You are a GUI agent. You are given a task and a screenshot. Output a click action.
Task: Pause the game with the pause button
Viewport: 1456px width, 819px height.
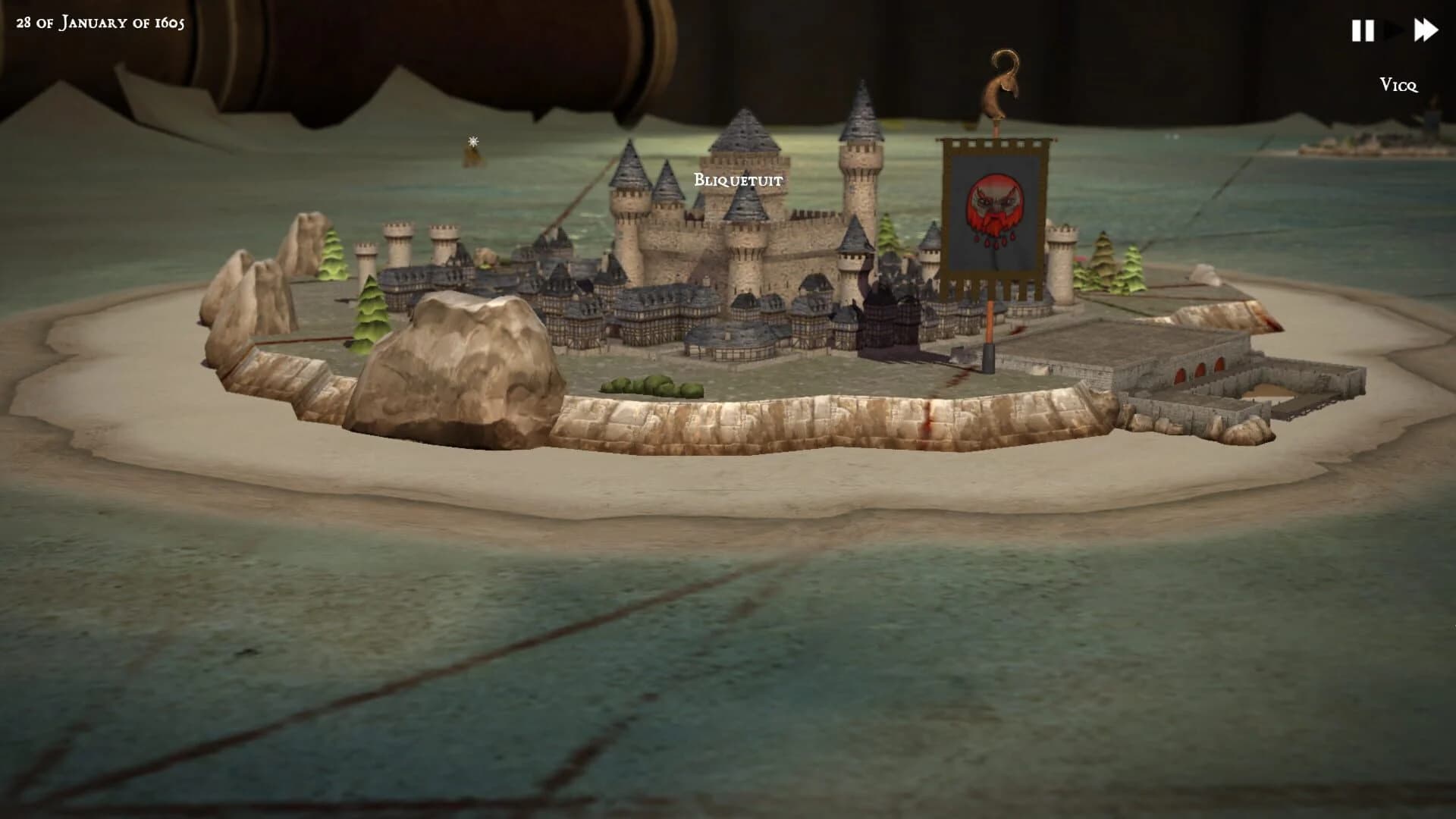tap(1363, 30)
